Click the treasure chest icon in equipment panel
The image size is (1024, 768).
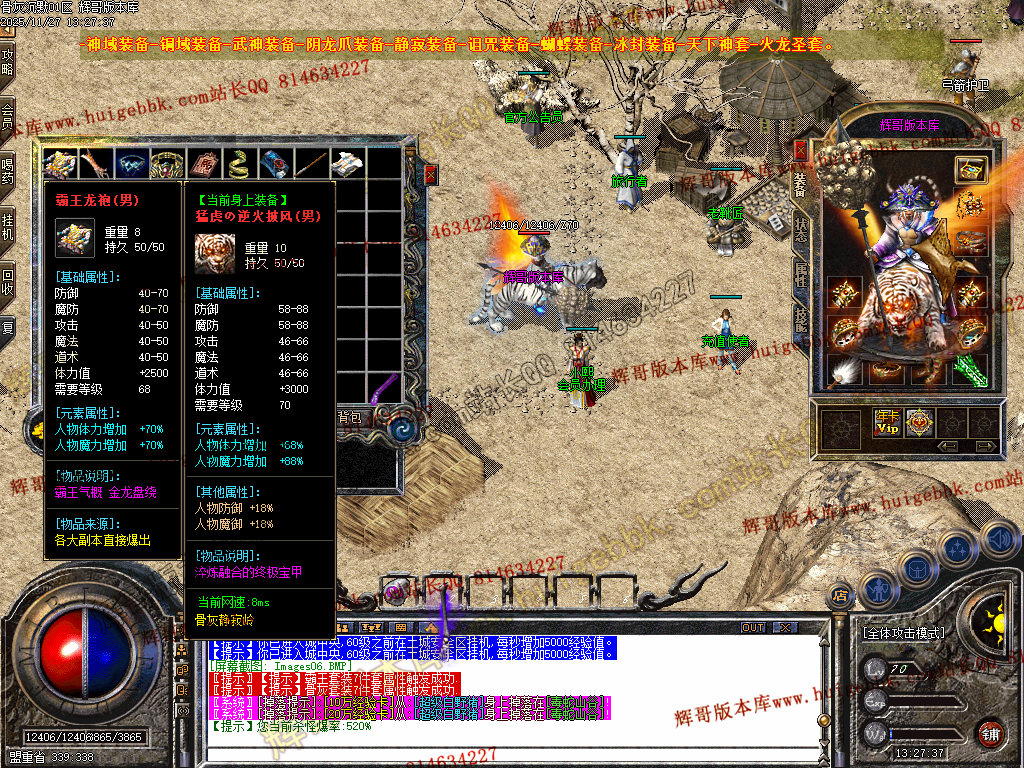[x=970, y=168]
